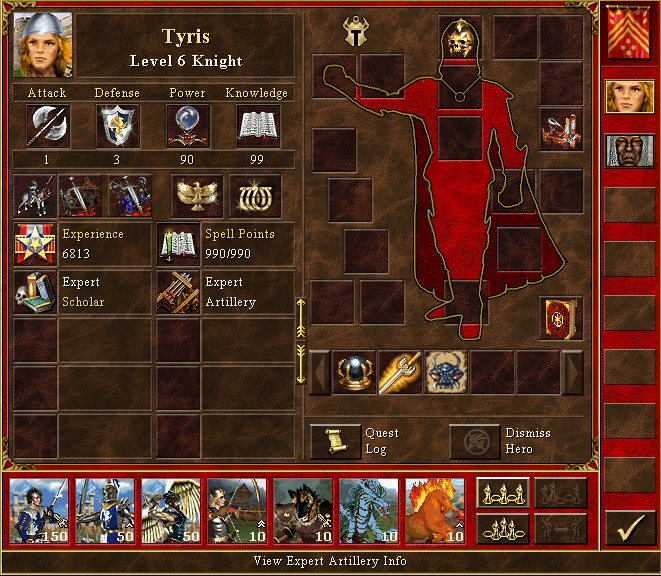The width and height of the screenshot is (661, 576).
Task: Select the Defense skill shield icon
Action: (x=117, y=126)
